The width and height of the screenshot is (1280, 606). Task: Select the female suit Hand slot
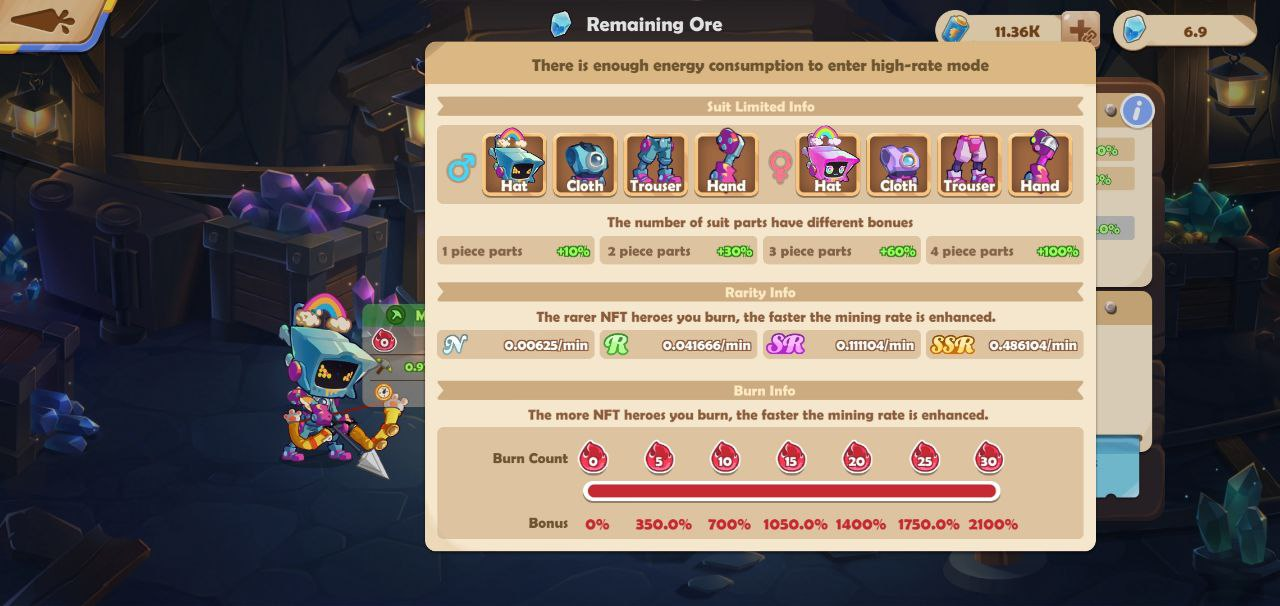click(x=1040, y=164)
